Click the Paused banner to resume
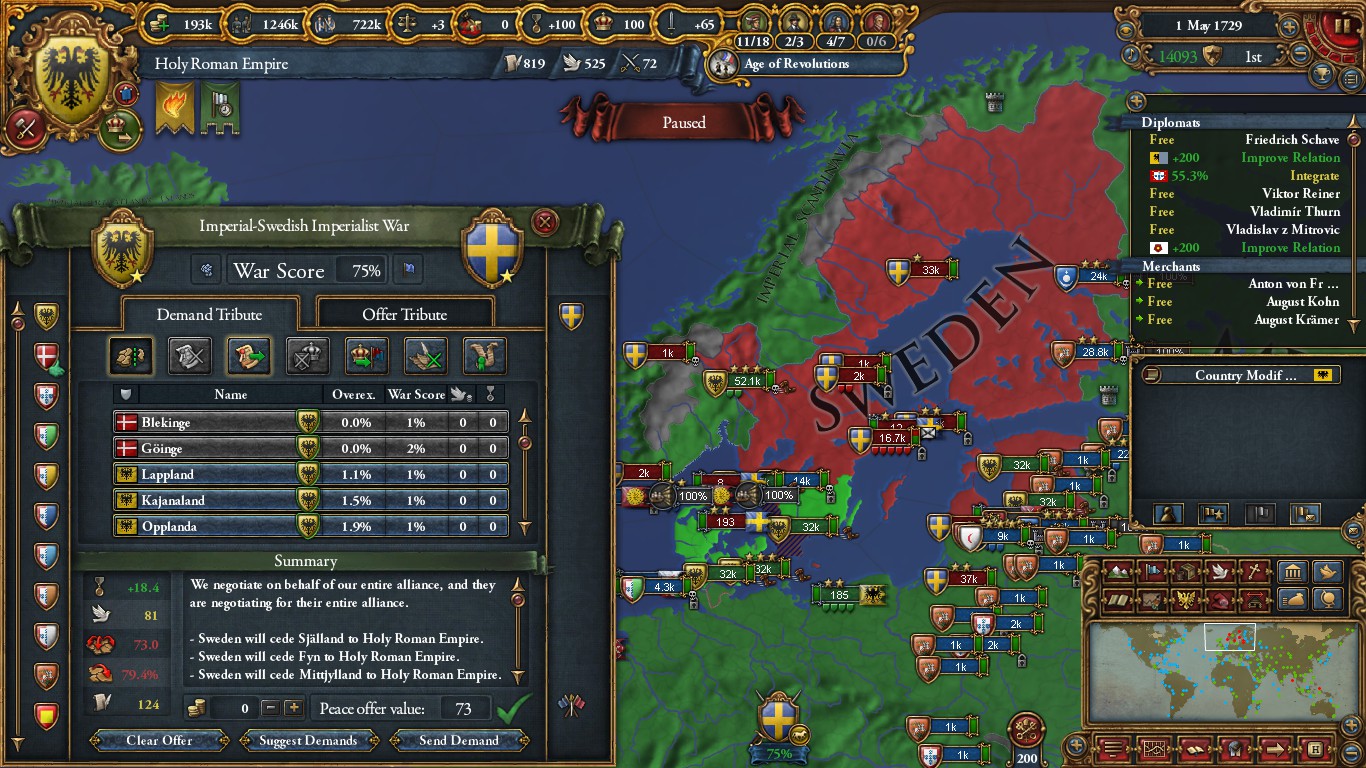Screen dimensions: 1366x768 (x=684, y=122)
